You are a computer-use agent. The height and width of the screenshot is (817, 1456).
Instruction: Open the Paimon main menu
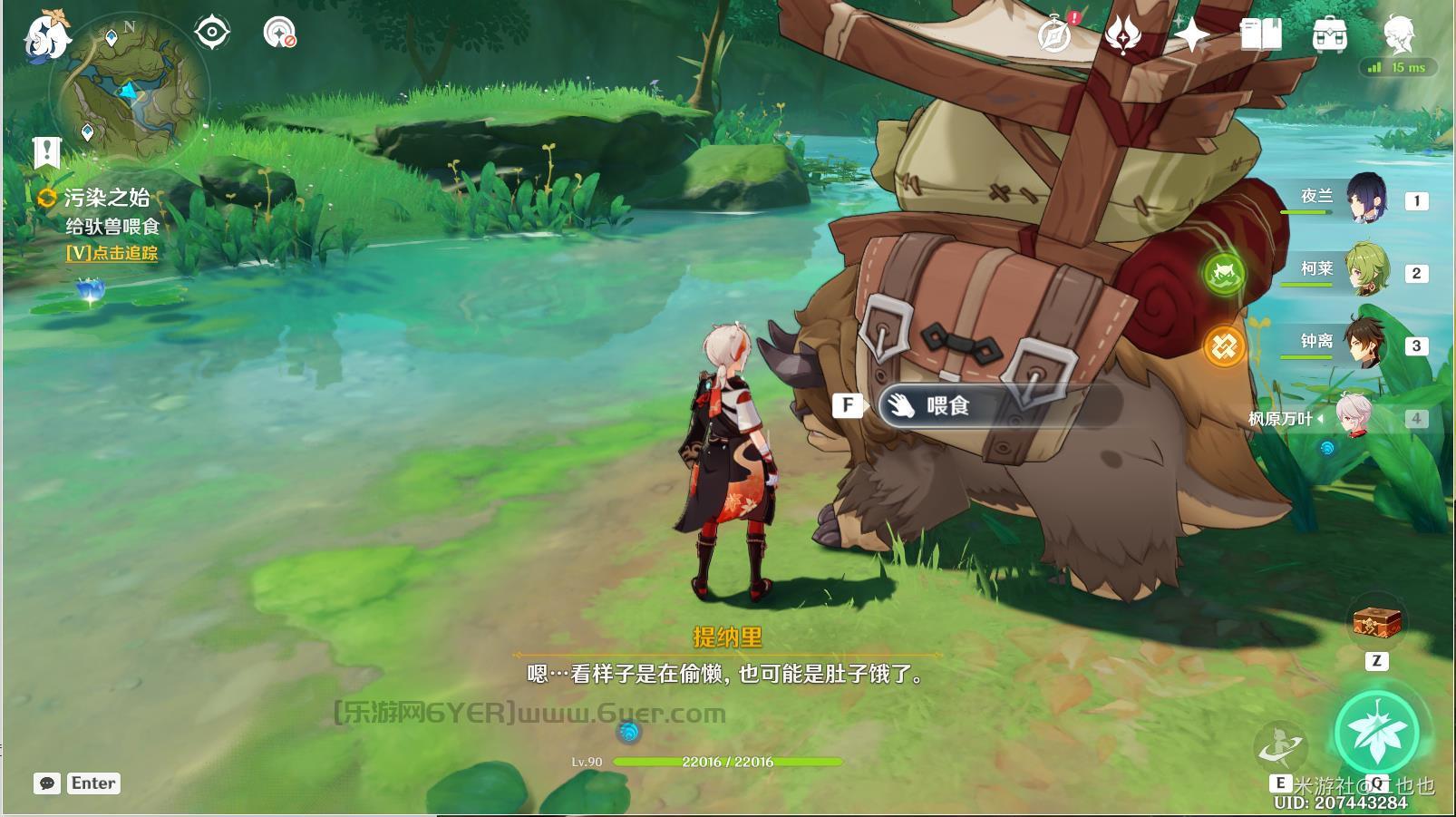[46, 37]
